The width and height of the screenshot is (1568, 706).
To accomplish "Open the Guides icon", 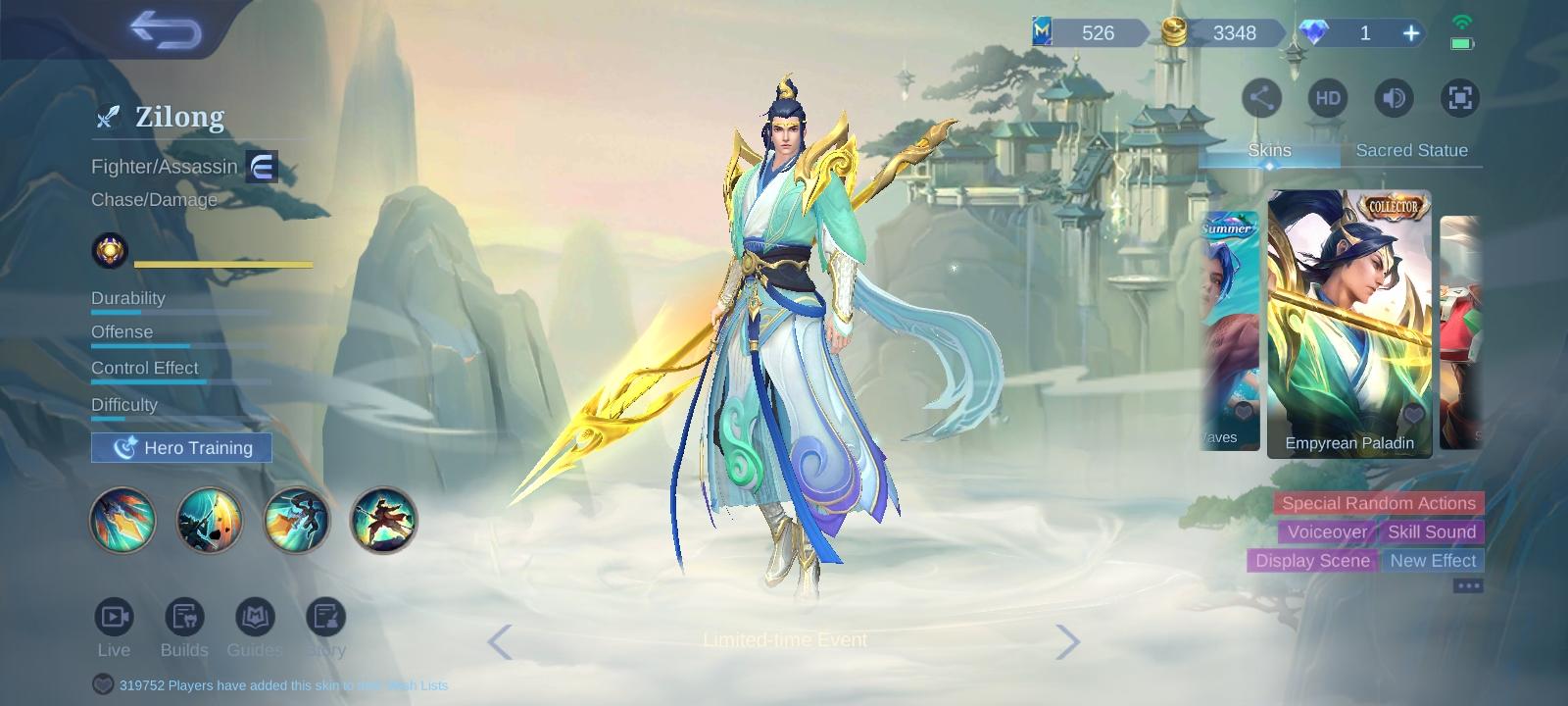I will (255, 618).
